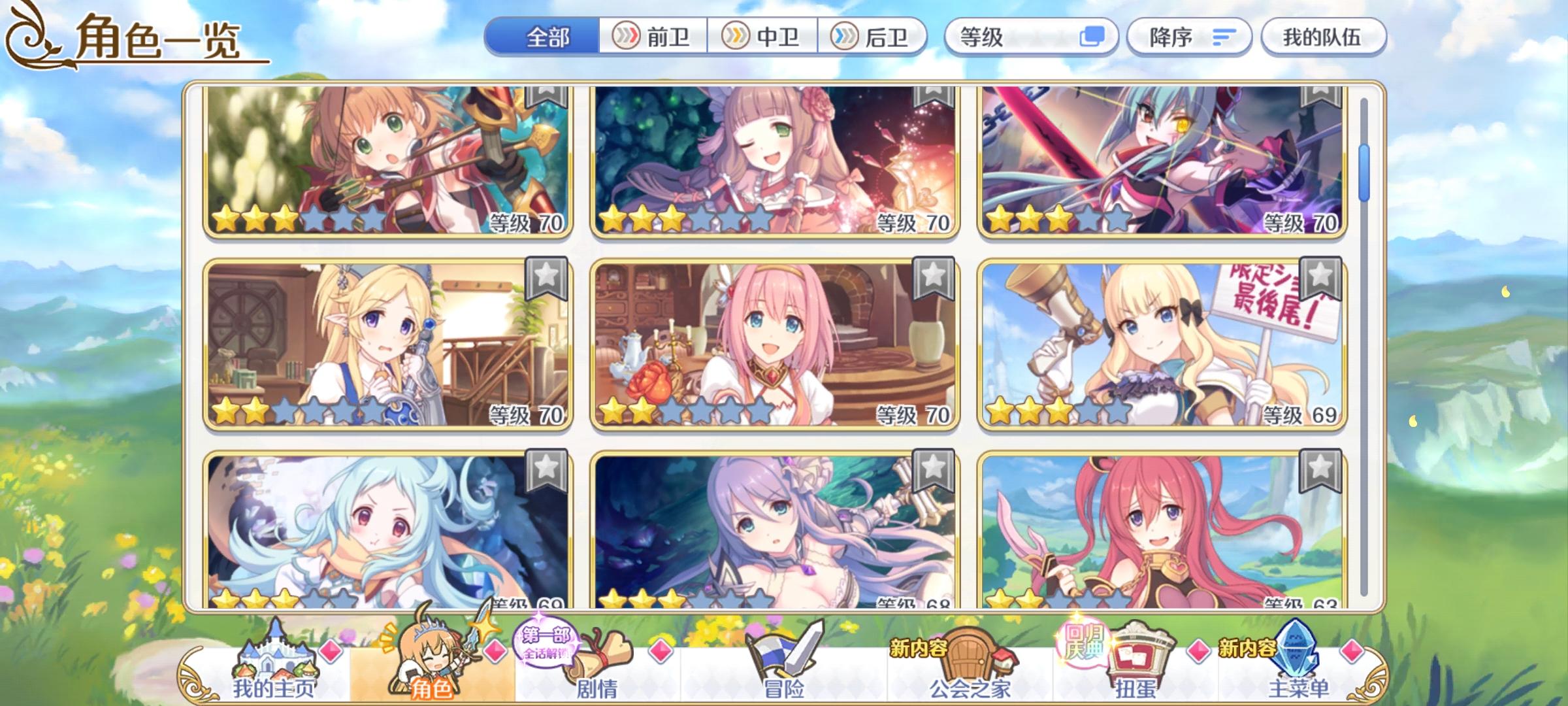Image resolution: width=1568 pixels, height=706 pixels.
Task: Open 我的队伍 team list
Action: (x=1322, y=37)
